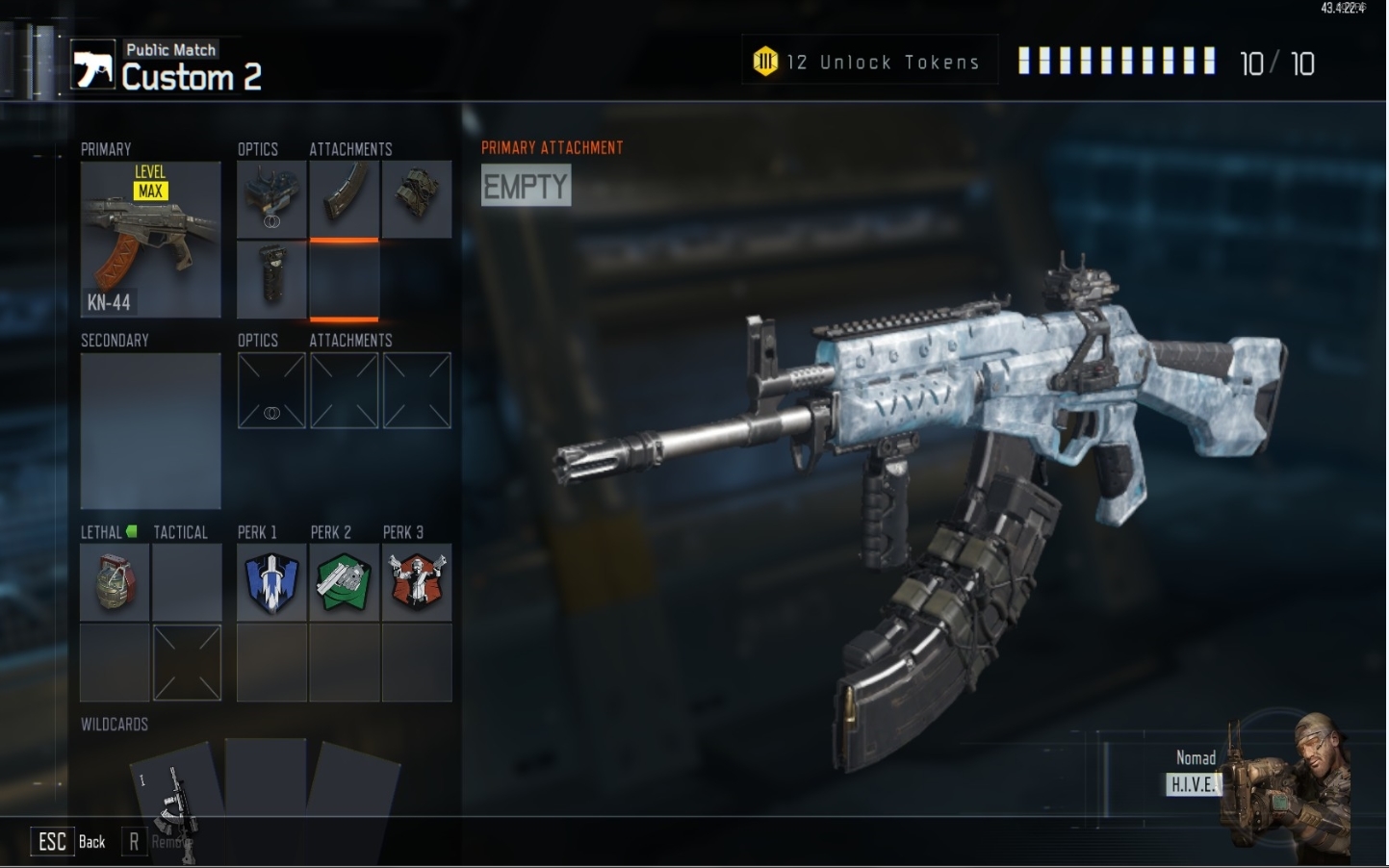Select the secondary optics slot

tap(271, 391)
